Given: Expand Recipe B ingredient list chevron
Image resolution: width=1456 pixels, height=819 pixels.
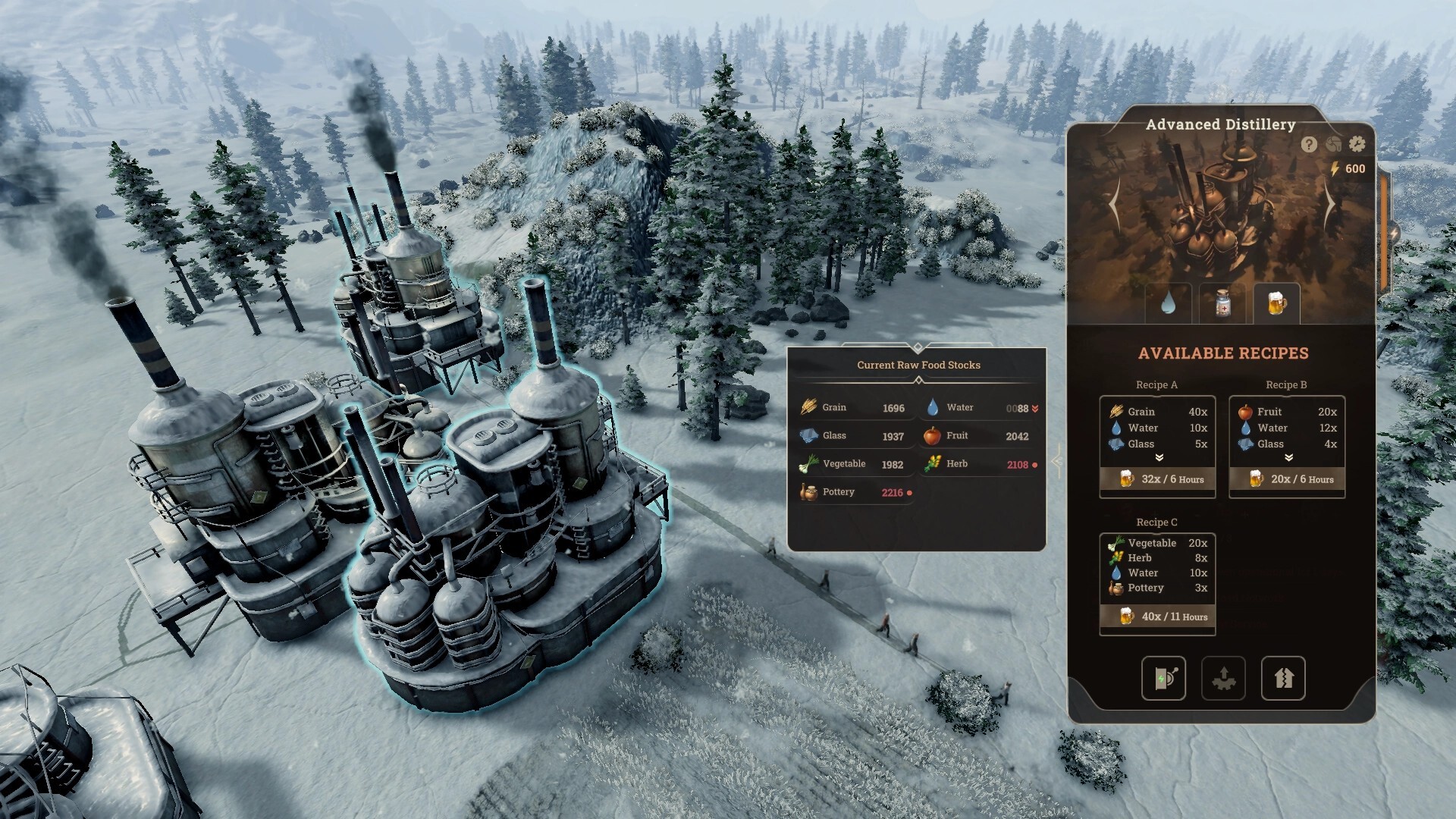Looking at the screenshot, I should coord(1288,458).
